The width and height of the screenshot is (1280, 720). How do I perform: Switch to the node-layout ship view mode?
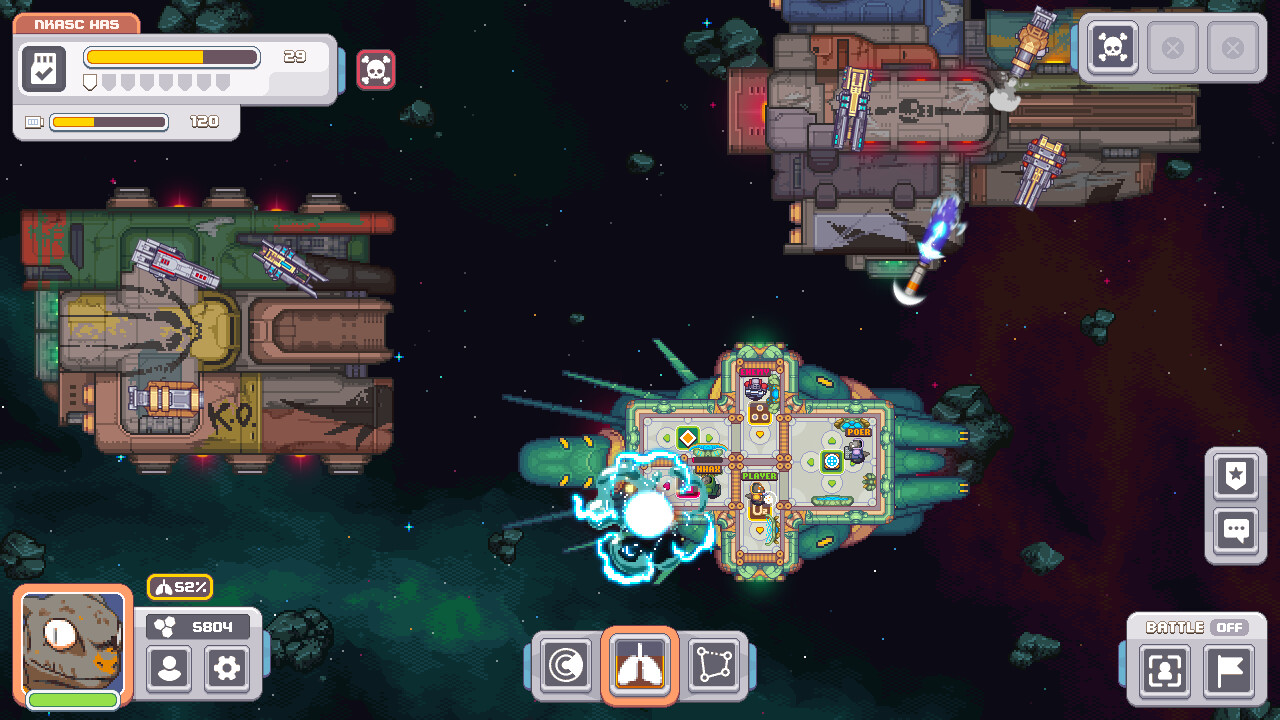(x=713, y=662)
